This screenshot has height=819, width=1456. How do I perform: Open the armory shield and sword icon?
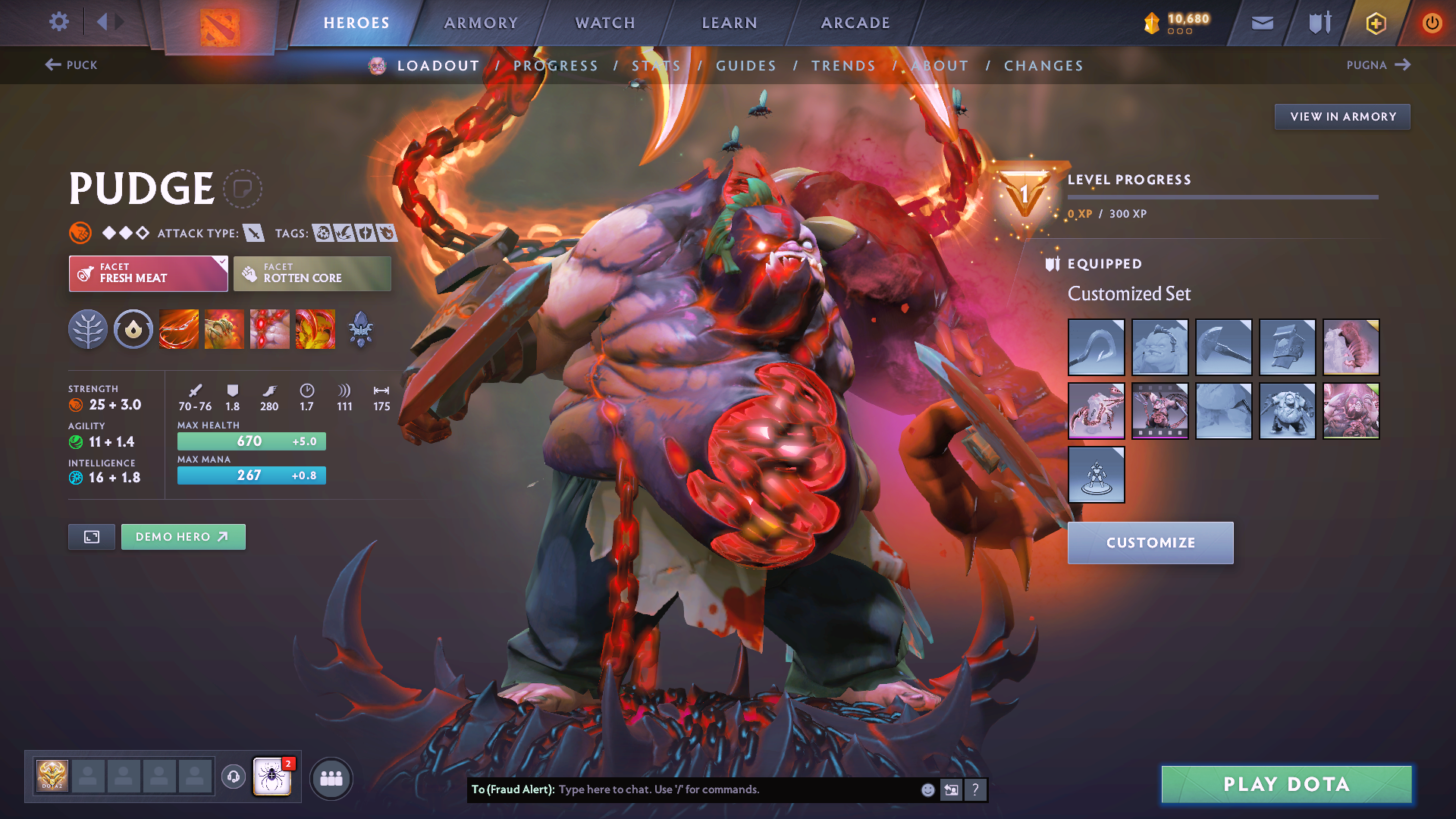(1318, 23)
